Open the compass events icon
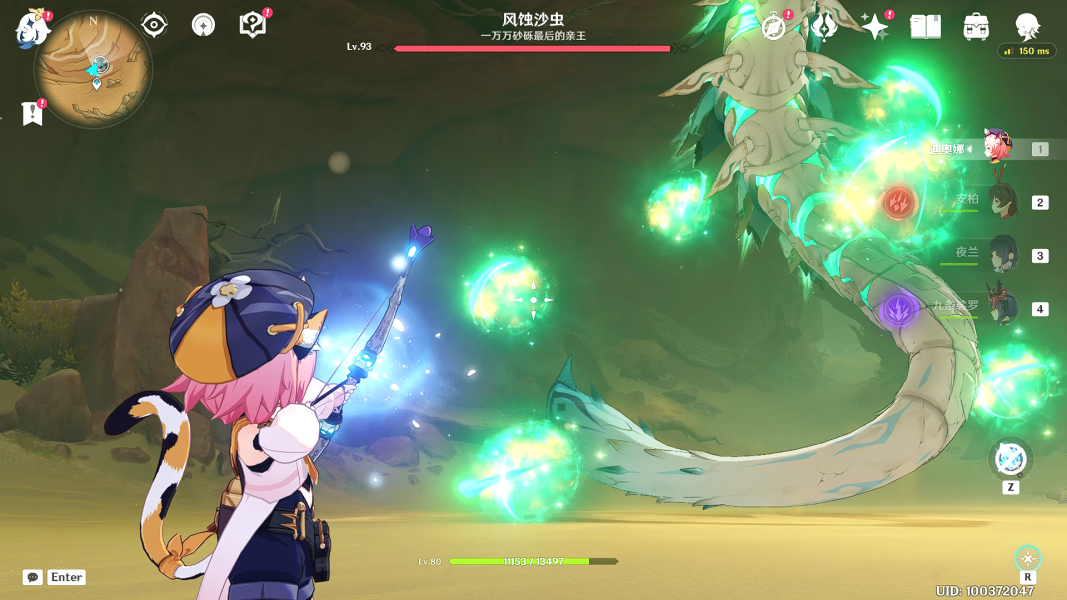This screenshot has height=600, width=1067. pos(773,27)
